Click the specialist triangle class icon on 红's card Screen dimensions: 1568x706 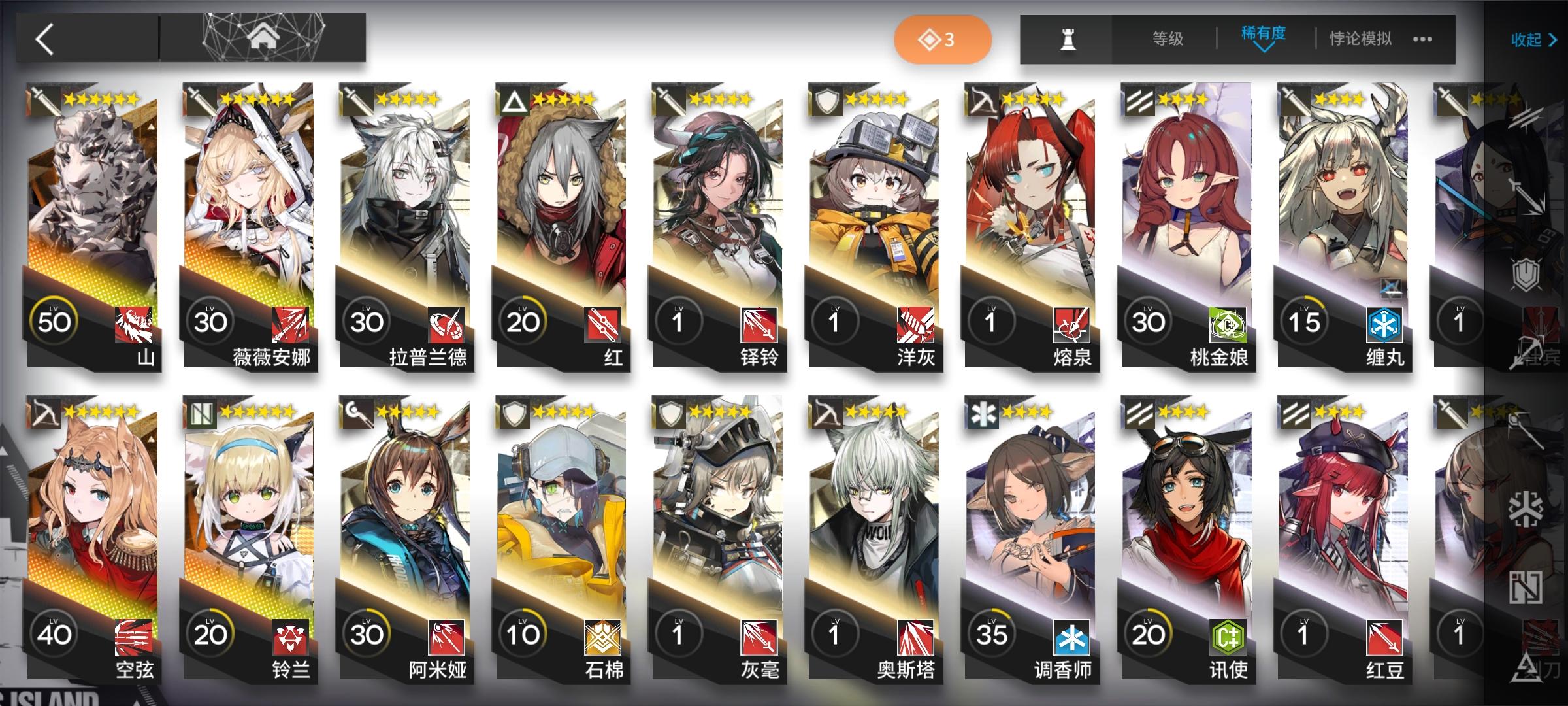[x=514, y=99]
